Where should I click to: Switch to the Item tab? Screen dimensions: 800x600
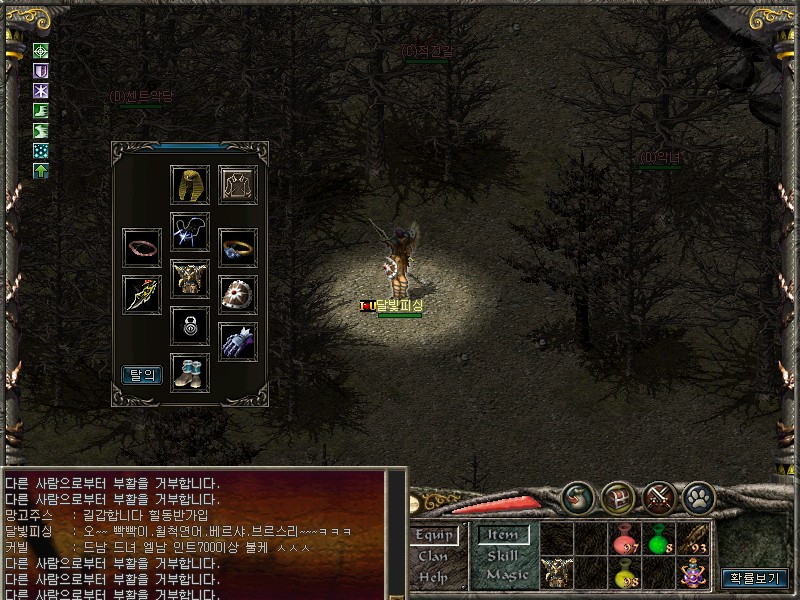point(502,535)
